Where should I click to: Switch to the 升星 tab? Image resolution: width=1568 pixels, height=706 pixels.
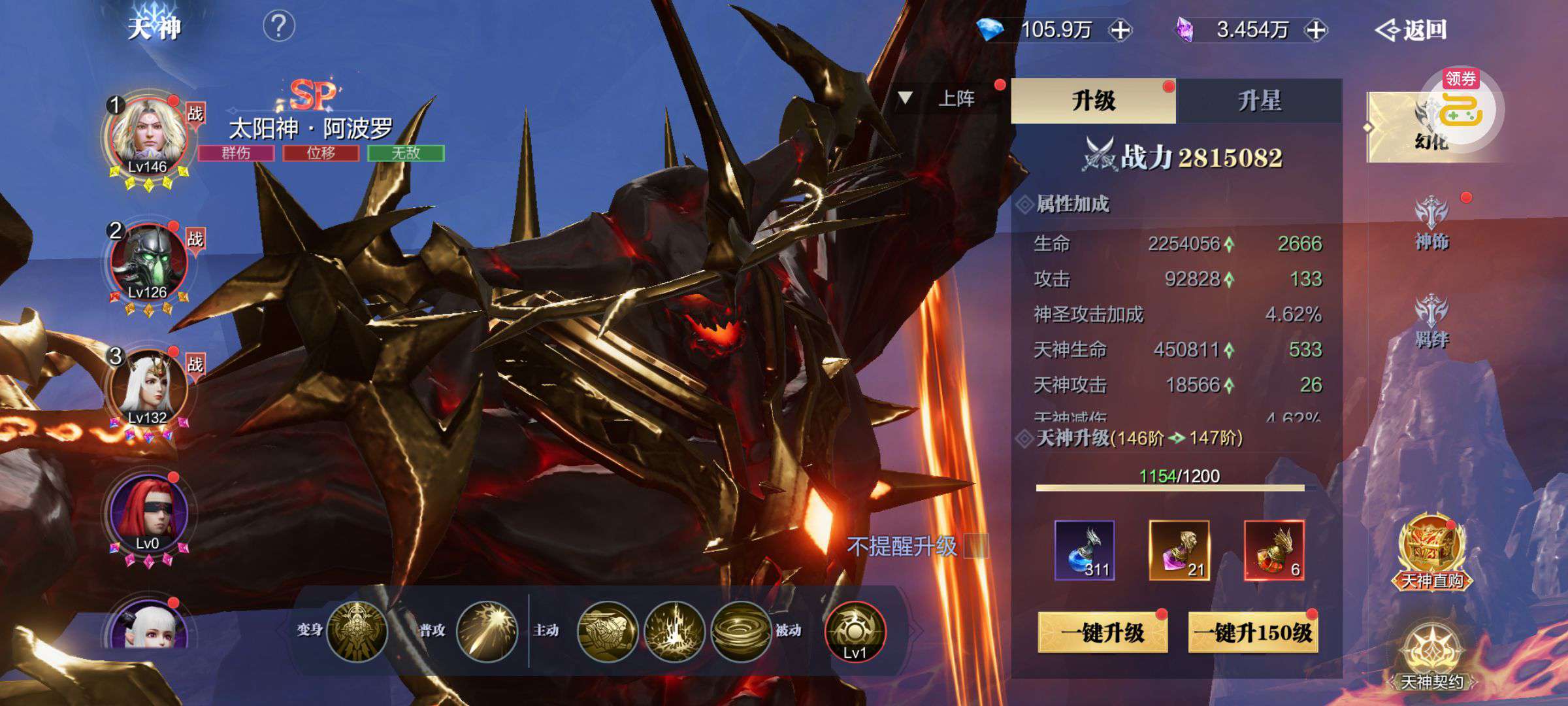(1259, 101)
